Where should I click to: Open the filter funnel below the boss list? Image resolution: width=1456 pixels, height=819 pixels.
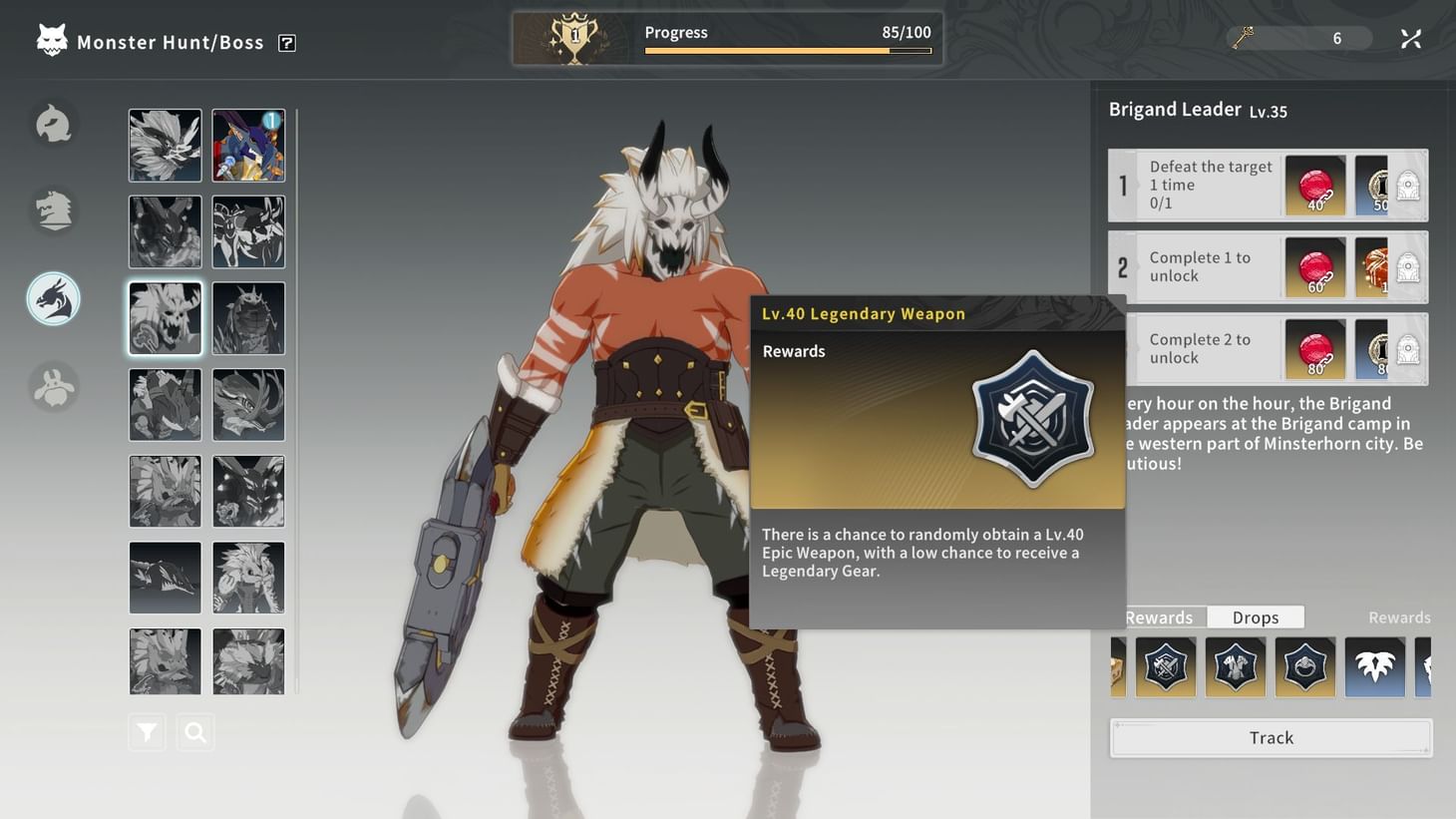click(x=146, y=731)
